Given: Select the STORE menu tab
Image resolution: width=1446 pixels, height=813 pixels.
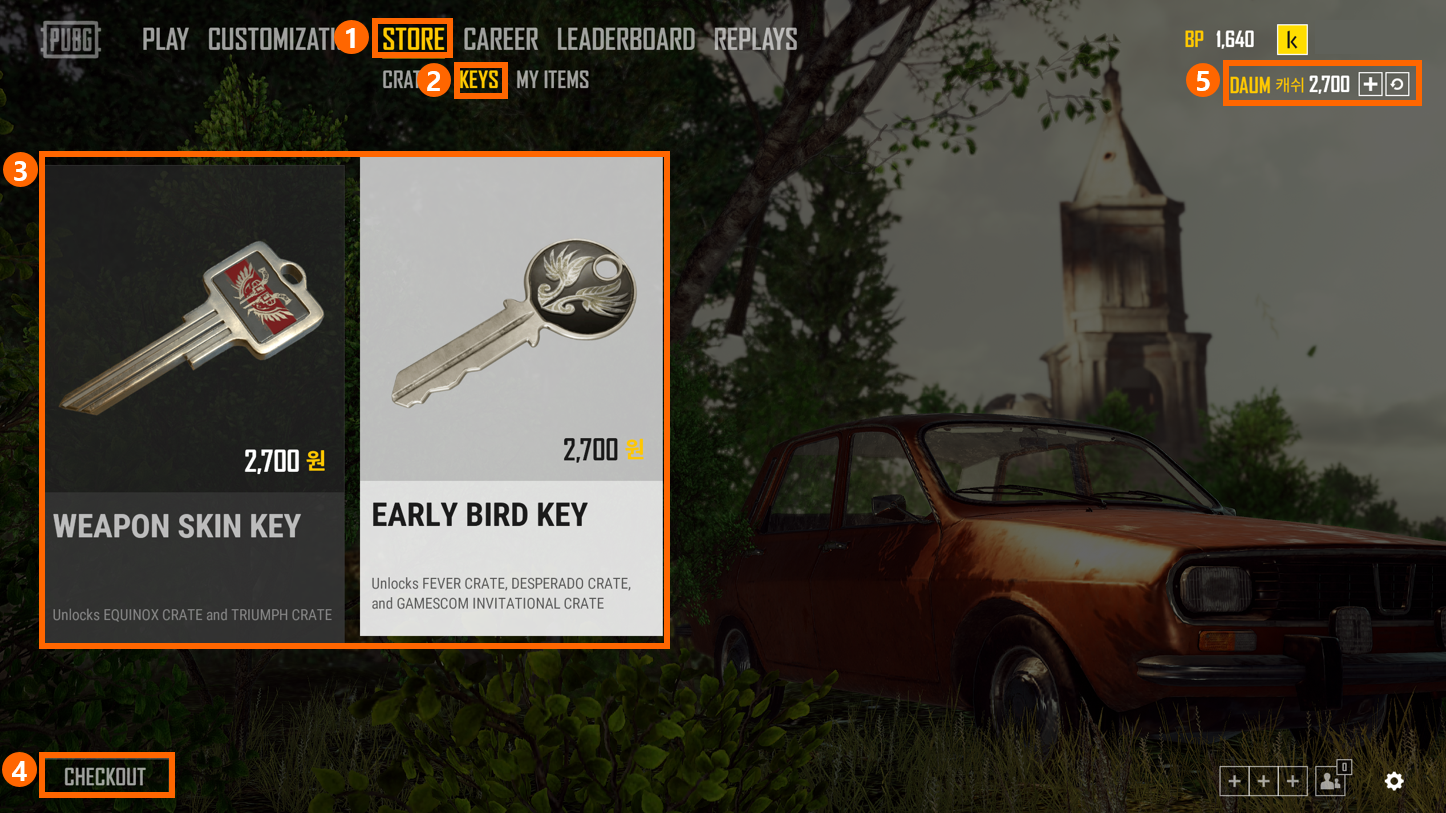Looking at the screenshot, I should 413,40.
